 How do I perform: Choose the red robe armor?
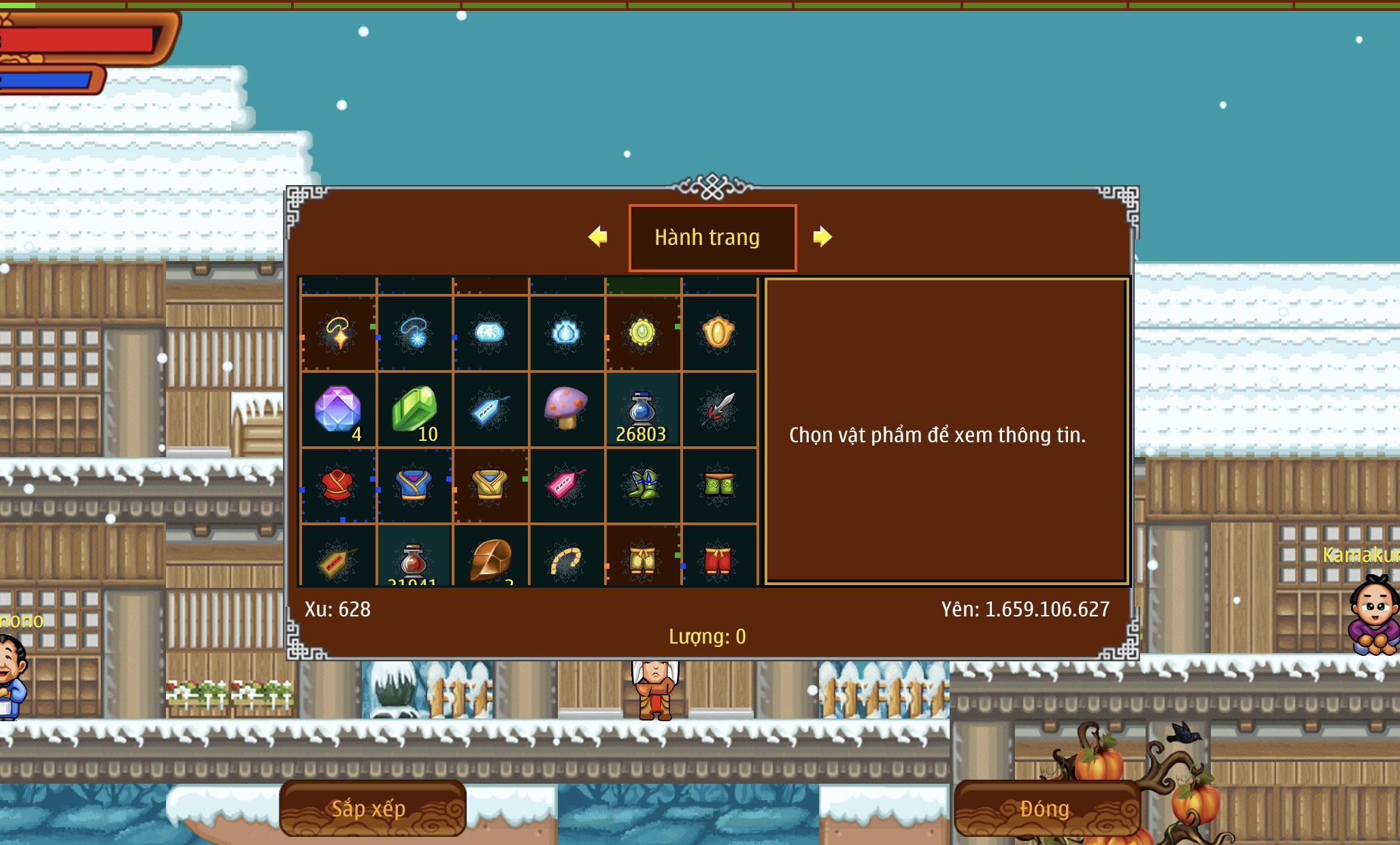point(338,485)
